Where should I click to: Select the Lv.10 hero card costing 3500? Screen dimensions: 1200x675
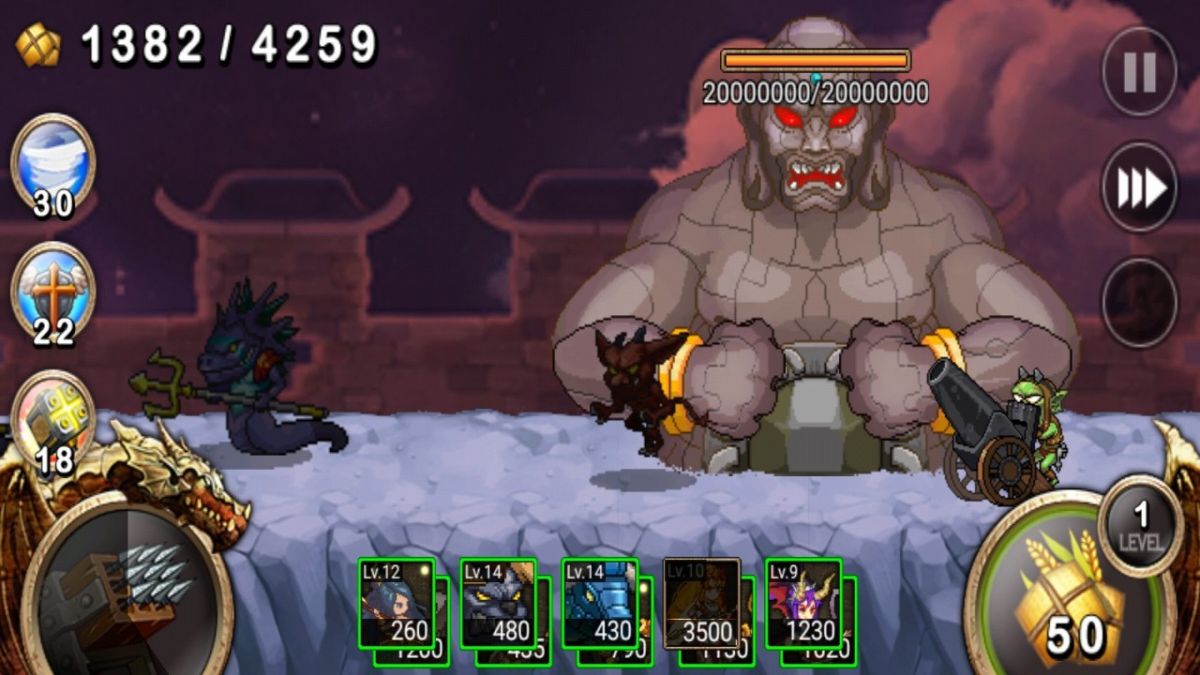pos(702,603)
